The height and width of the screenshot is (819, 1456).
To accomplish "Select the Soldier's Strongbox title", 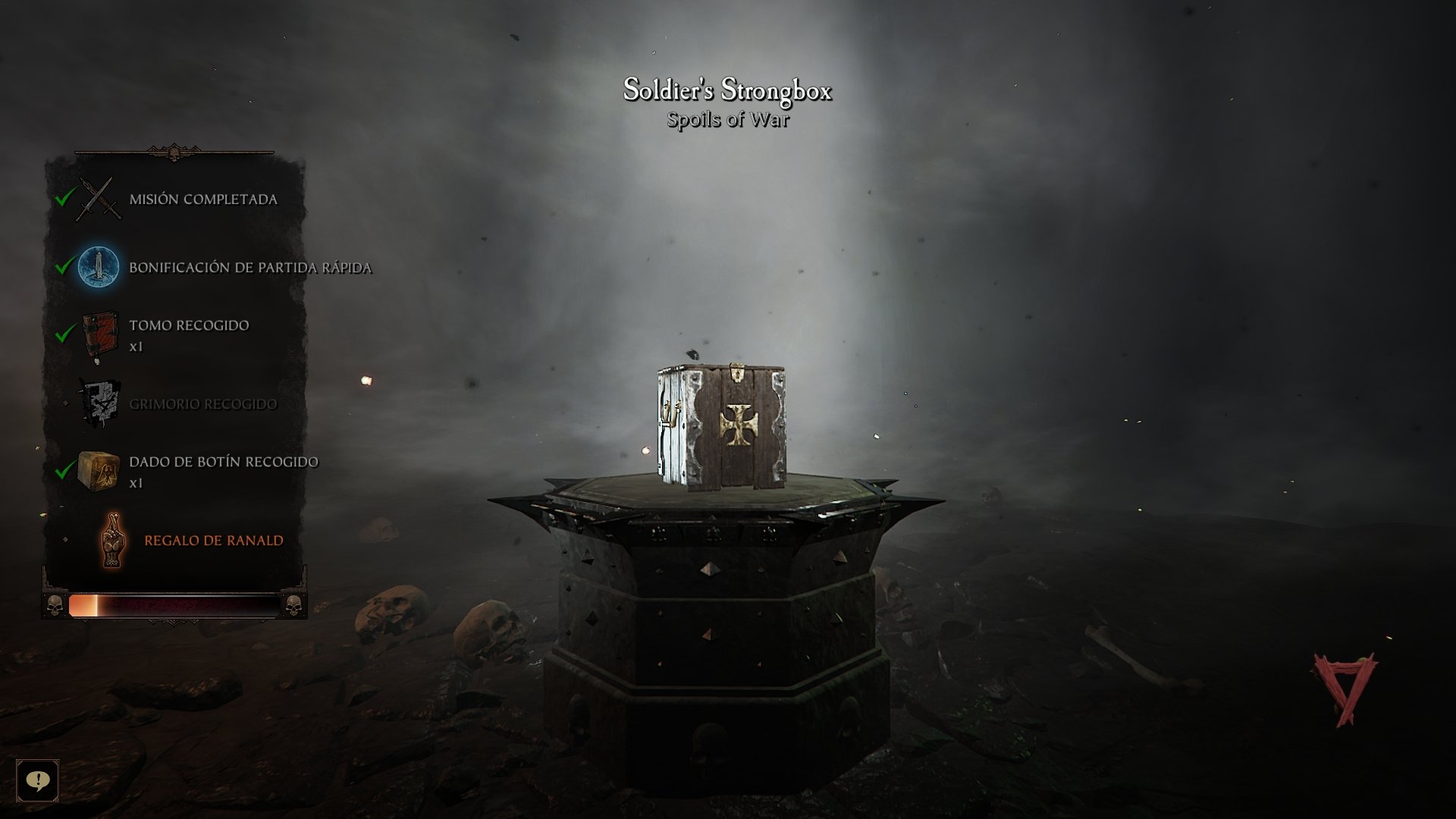I will point(729,89).
